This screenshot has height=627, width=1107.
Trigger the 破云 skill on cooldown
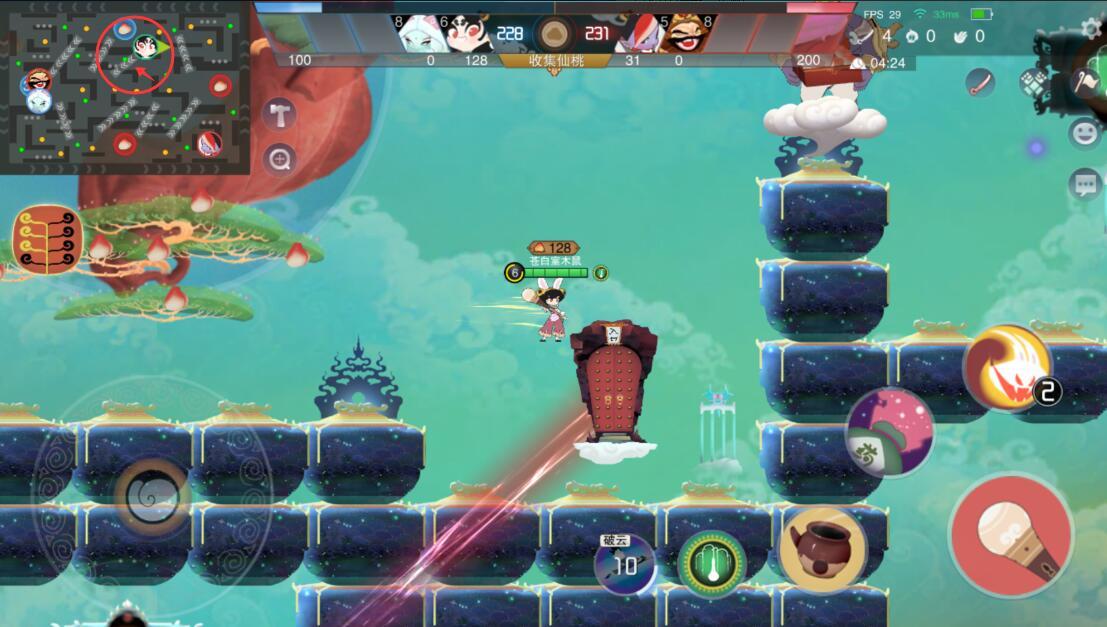[625, 564]
